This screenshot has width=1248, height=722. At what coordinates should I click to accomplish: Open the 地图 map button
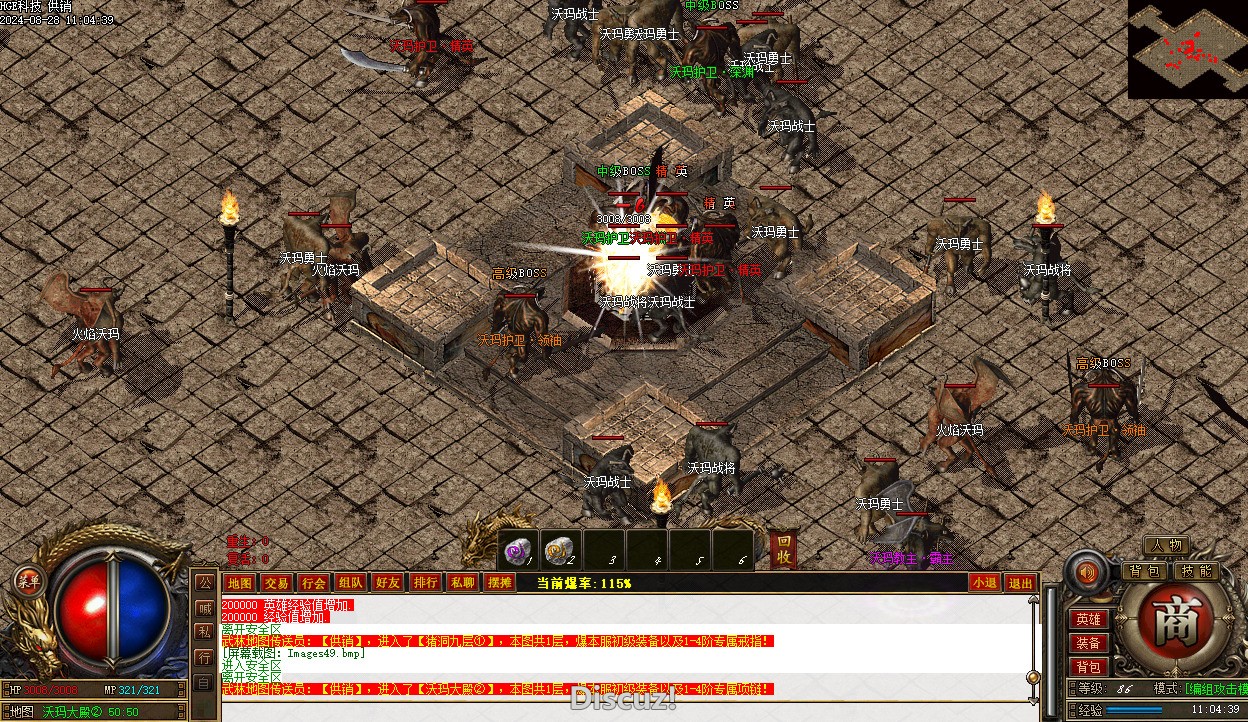click(x=239, y=583)
